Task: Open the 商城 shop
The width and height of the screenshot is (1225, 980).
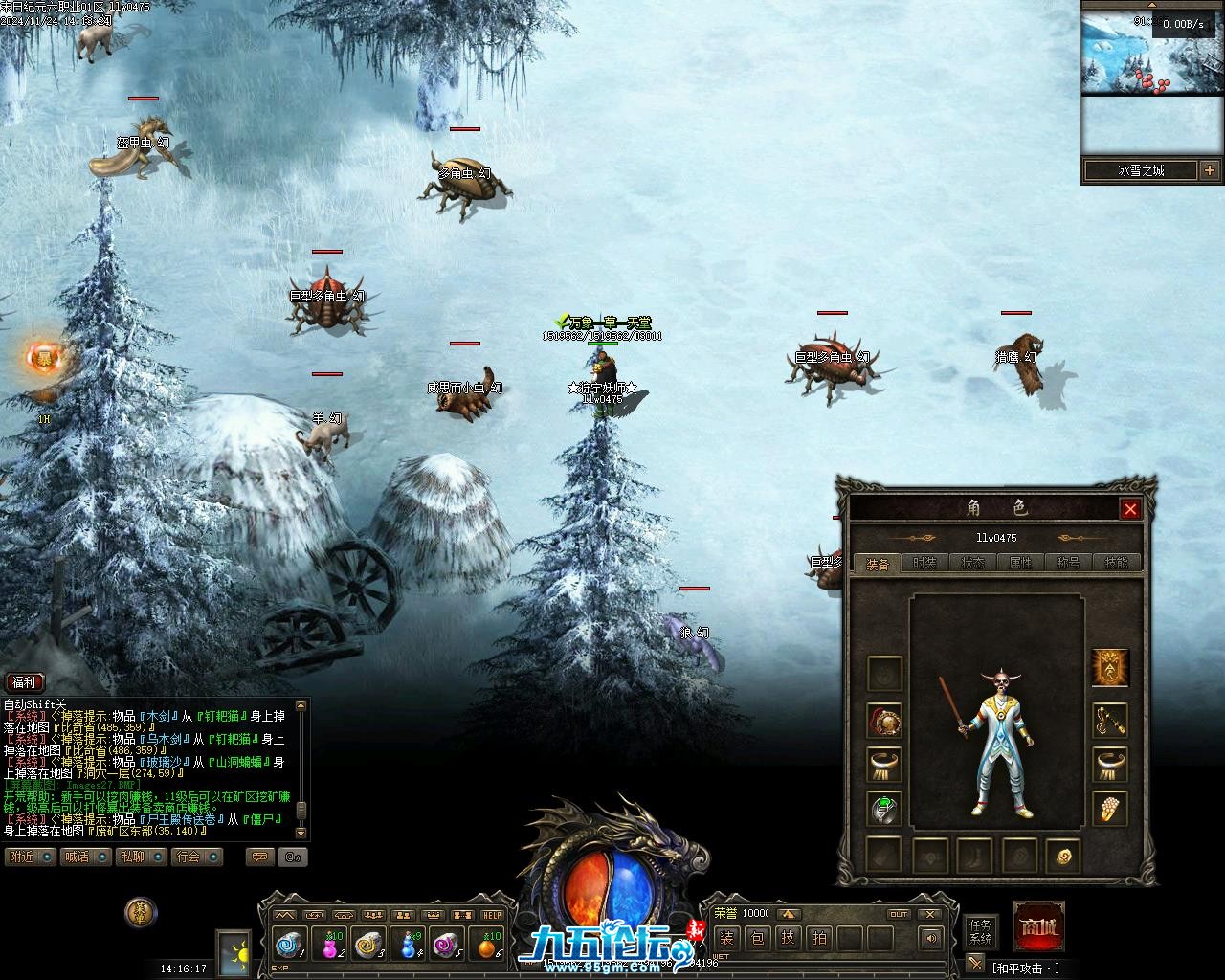Action: [1038, 925]
